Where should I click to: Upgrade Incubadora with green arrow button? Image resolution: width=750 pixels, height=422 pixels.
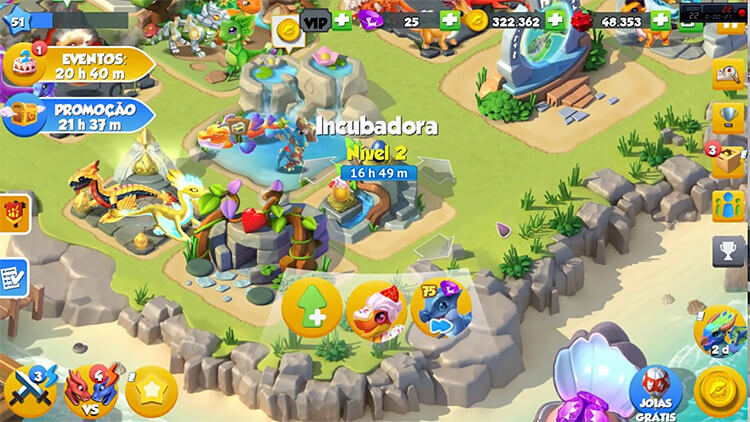(312, 310)
